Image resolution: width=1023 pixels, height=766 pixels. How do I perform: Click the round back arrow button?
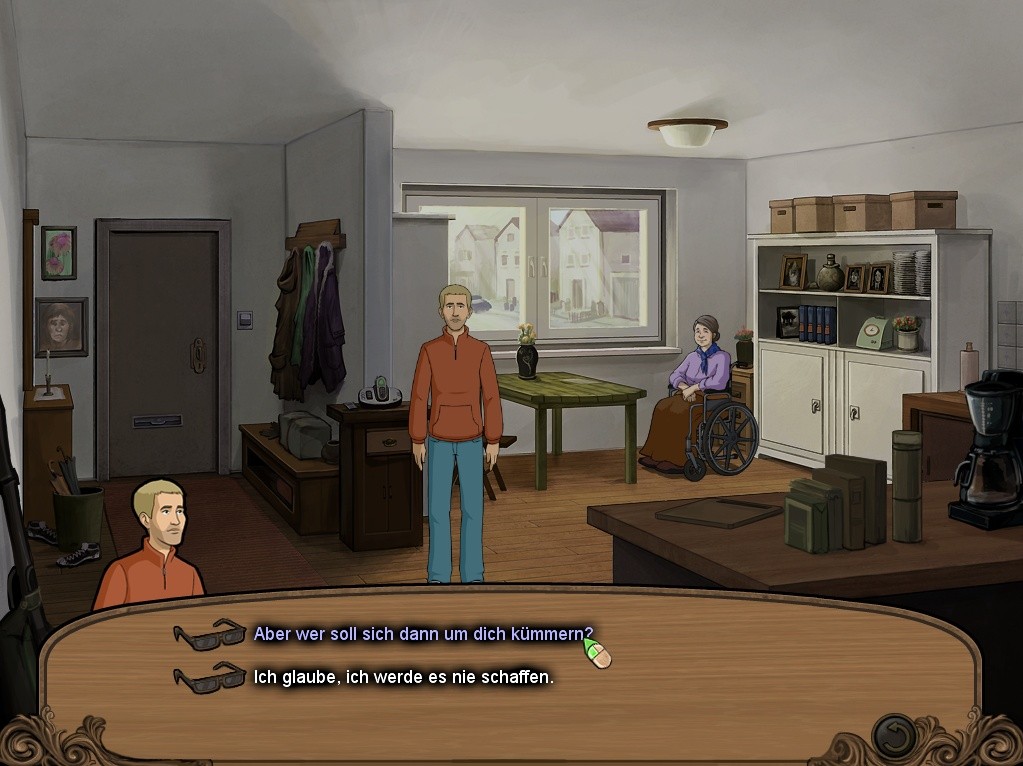pyautogui.click(x=894, y=737)
